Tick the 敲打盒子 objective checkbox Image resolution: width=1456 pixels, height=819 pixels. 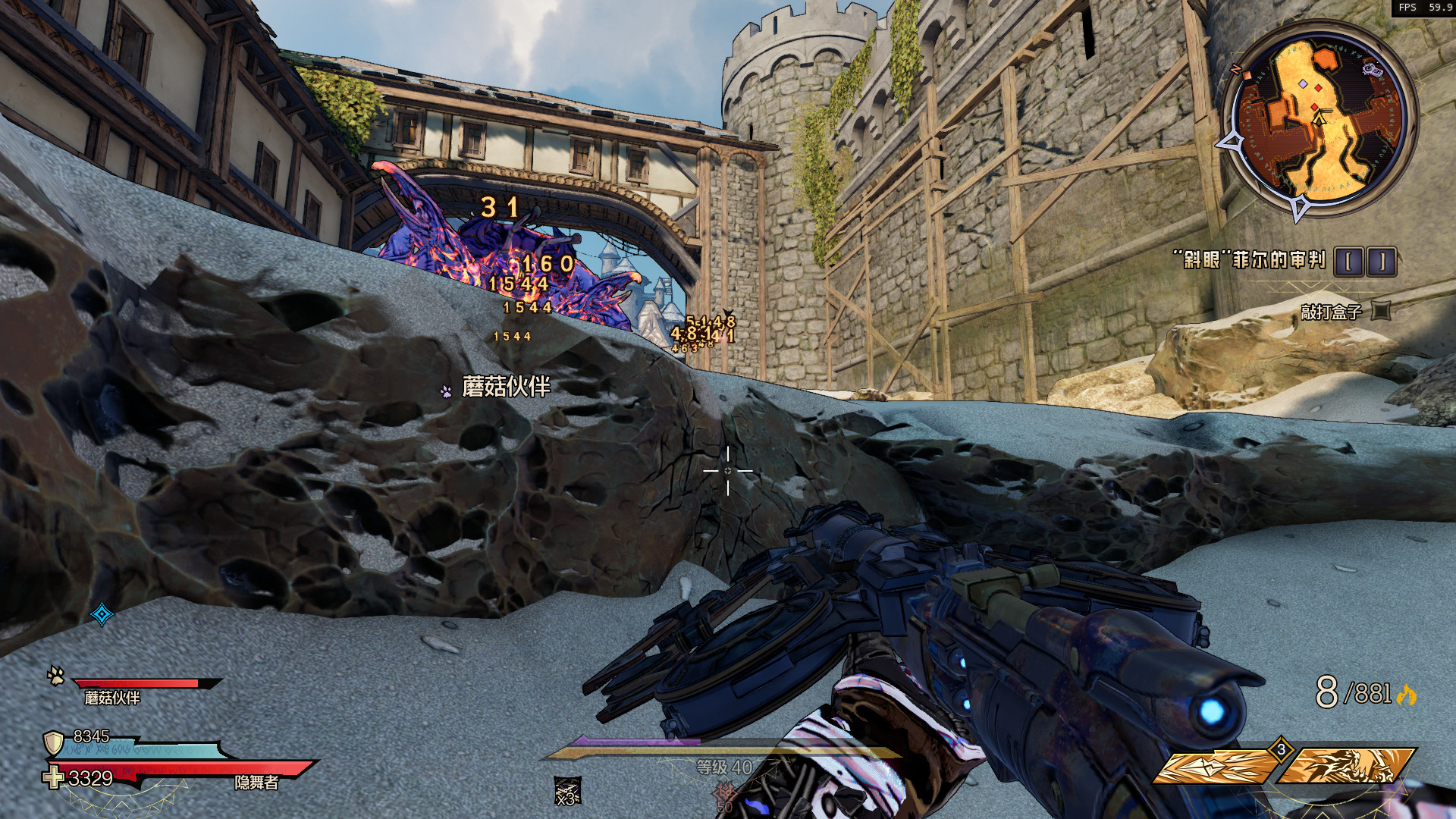1382,311
